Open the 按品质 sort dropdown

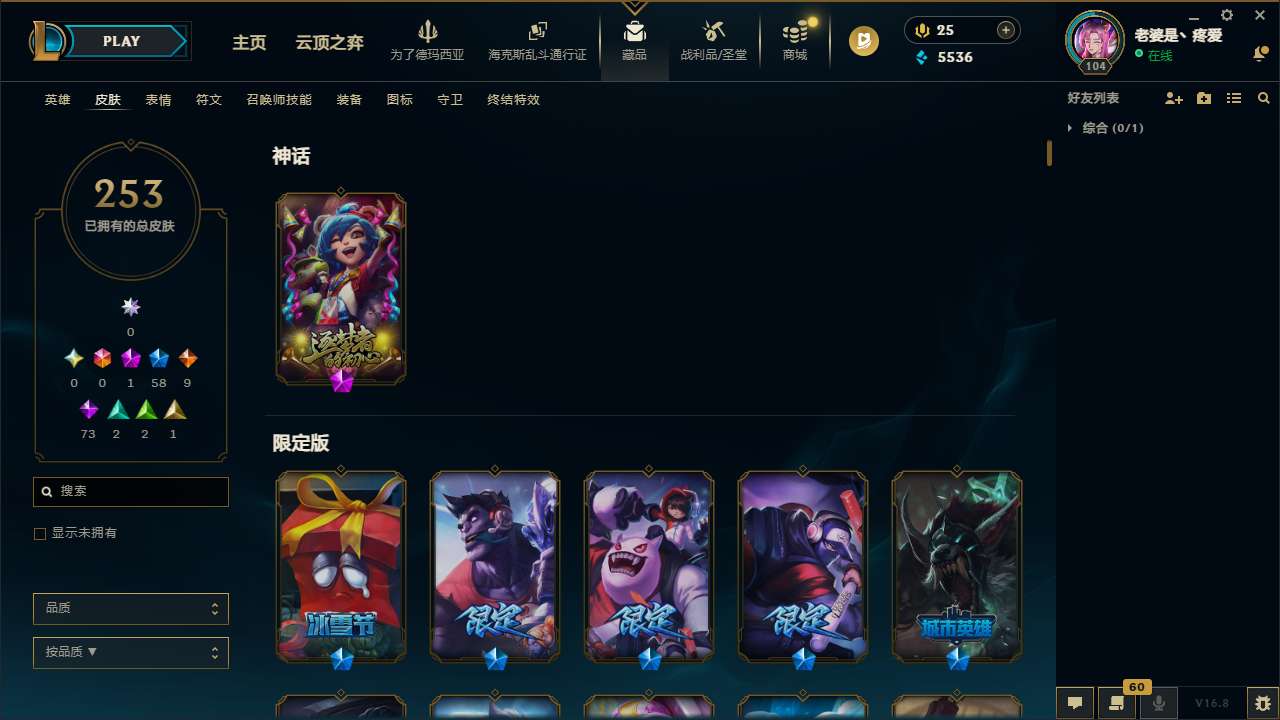coord(130,652)
